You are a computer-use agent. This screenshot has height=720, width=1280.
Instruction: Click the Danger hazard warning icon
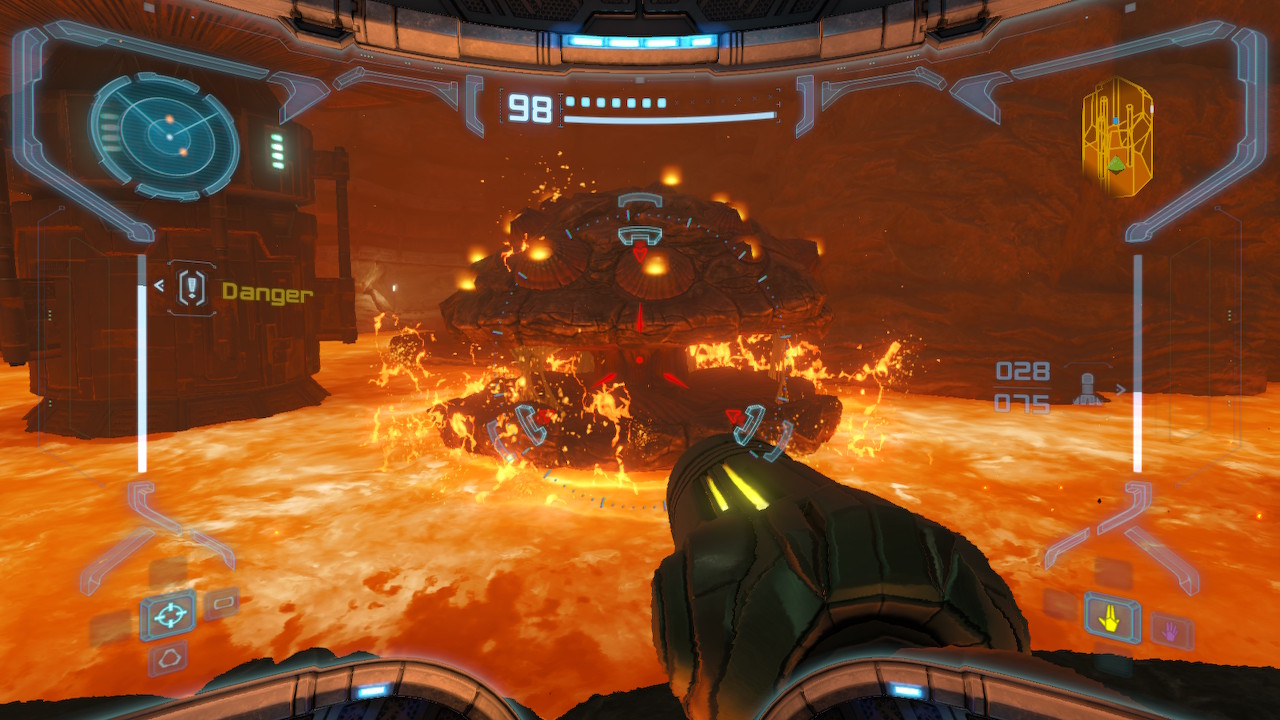192,289
